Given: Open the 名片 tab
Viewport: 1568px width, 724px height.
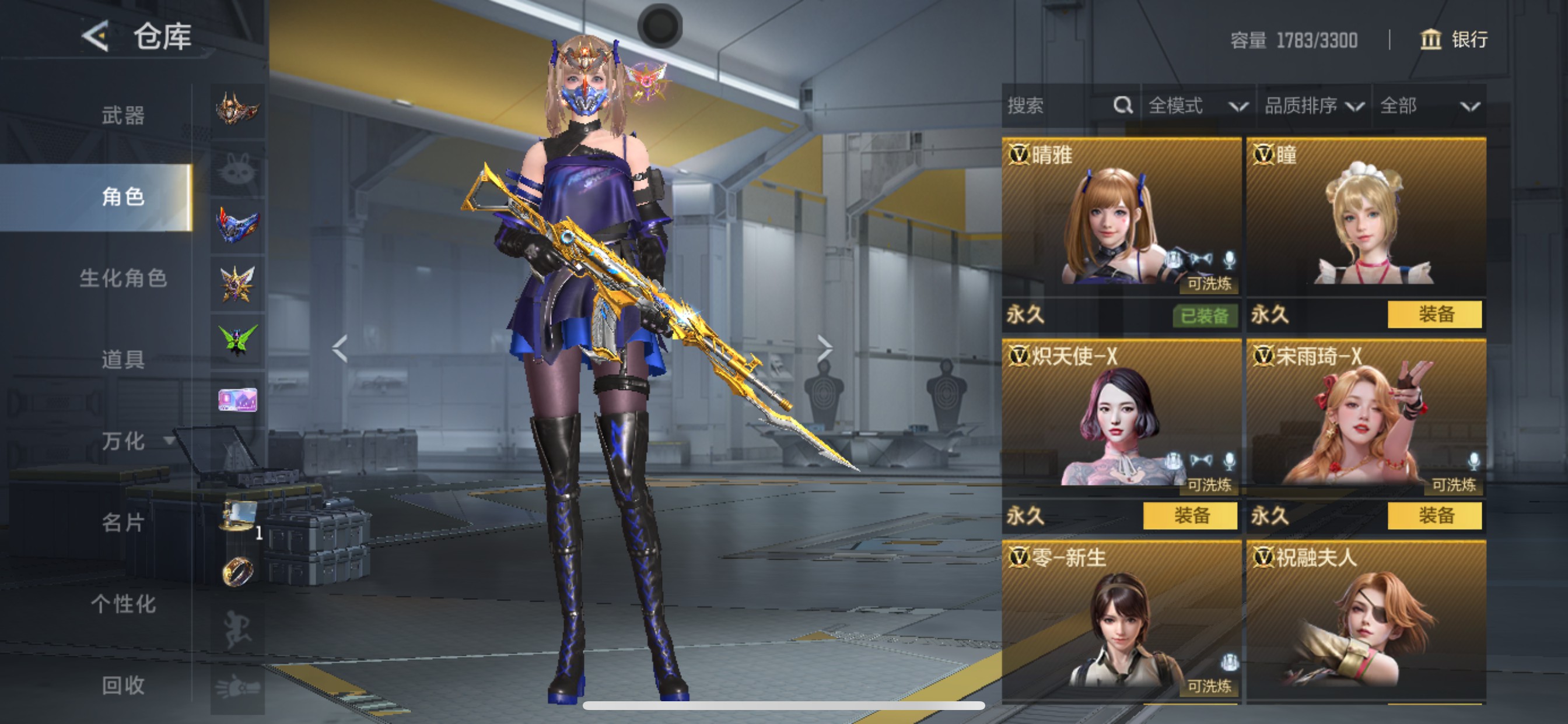Looking at the screenshot, I should (123, 522).
